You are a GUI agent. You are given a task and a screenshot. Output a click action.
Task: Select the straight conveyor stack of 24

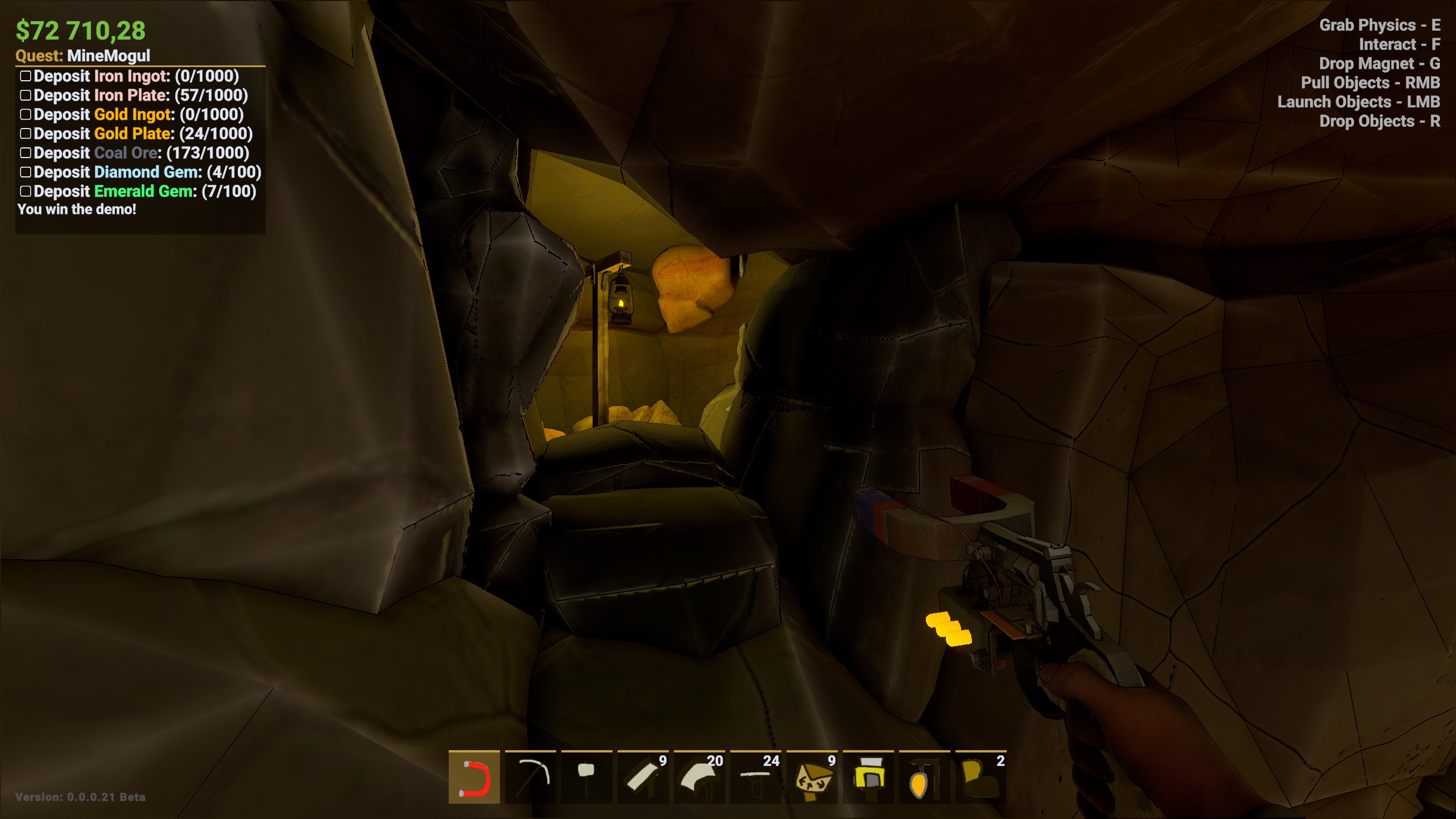point(755,777)
